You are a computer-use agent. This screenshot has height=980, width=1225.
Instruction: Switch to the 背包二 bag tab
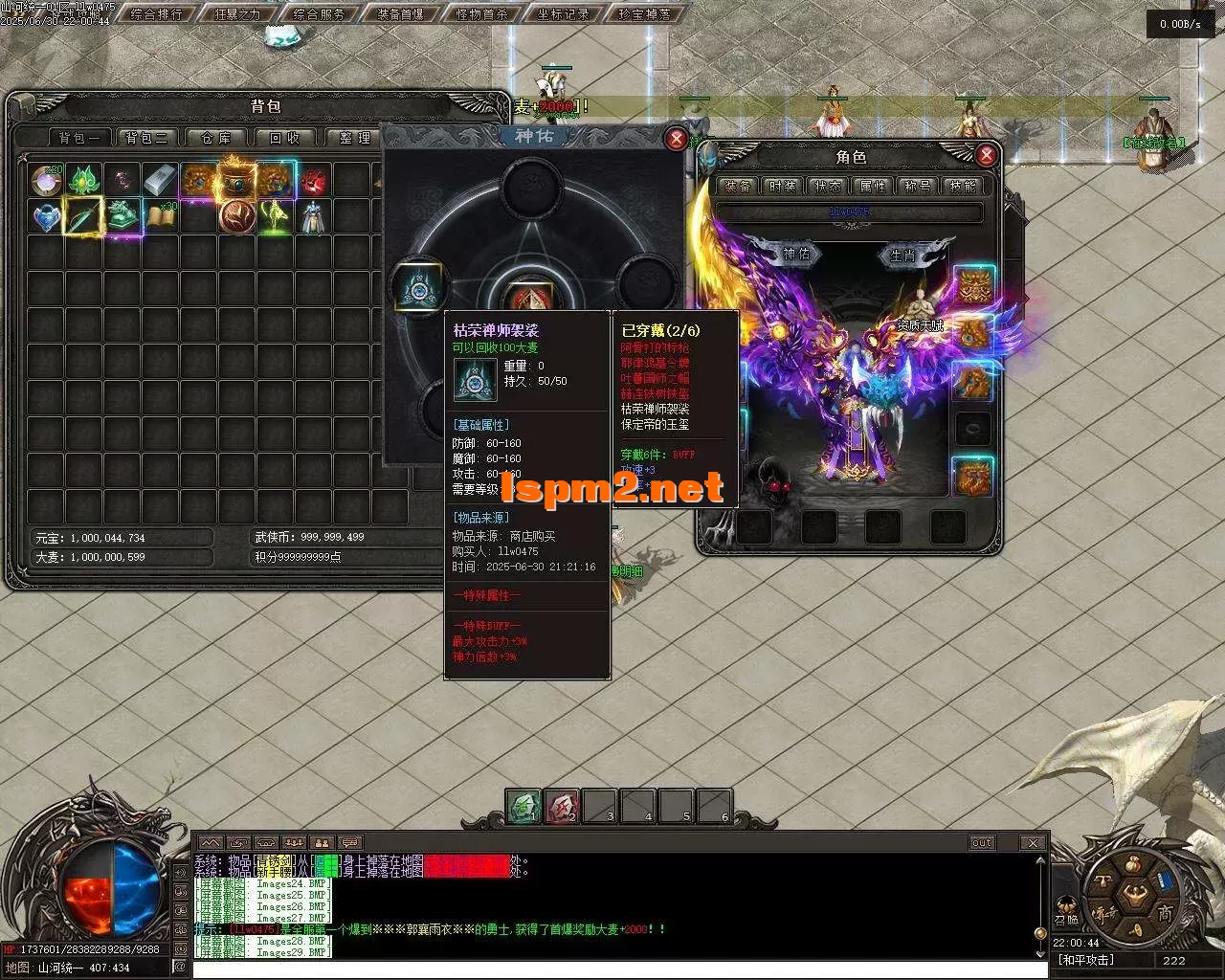(146, 138)
